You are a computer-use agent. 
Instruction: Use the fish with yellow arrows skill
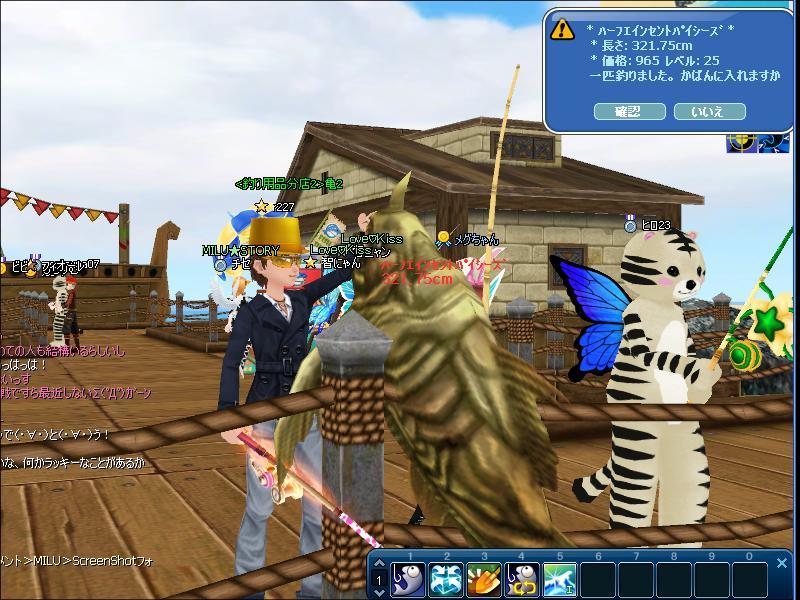pyautogui.click(x=521, y=579)
